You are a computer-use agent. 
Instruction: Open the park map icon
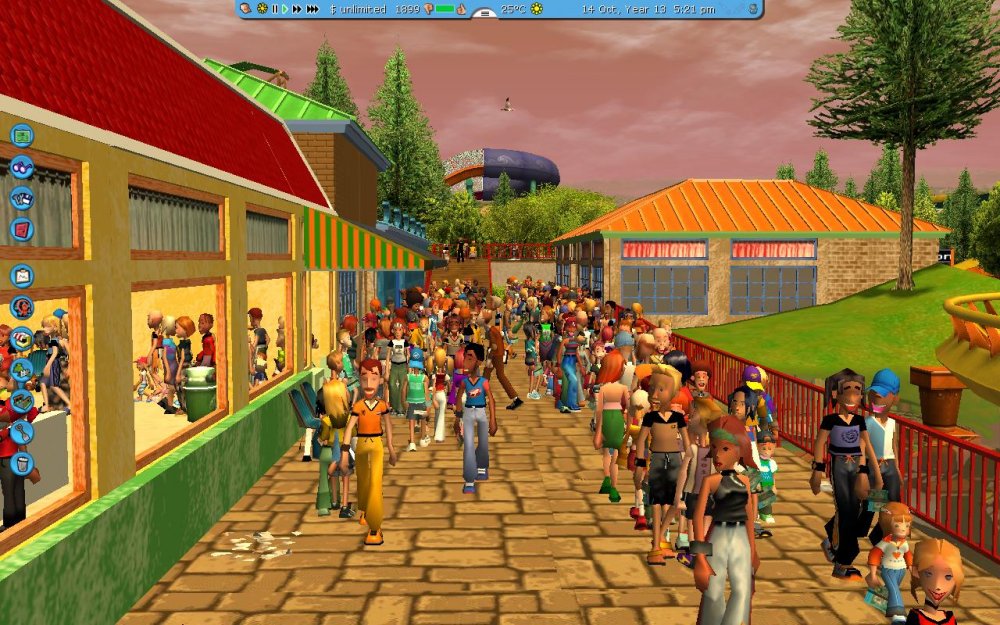(22, 136)
